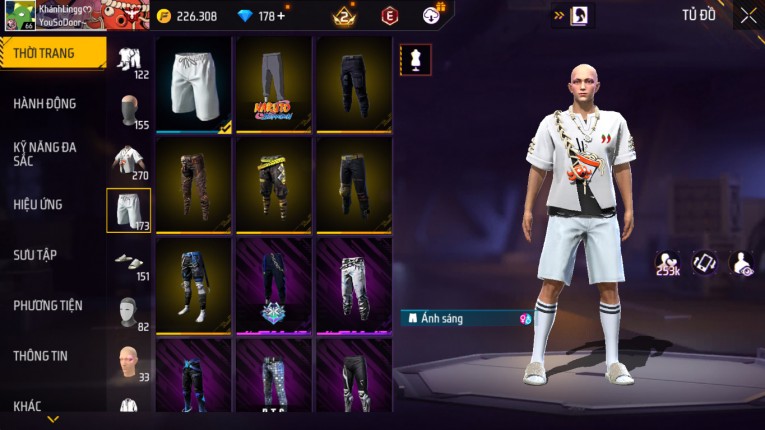The width and height of the screenshot is (765, 430).
Task: Open the head mask subcategory showing 155
Action: pyautogui.click(x=128, y=111)
